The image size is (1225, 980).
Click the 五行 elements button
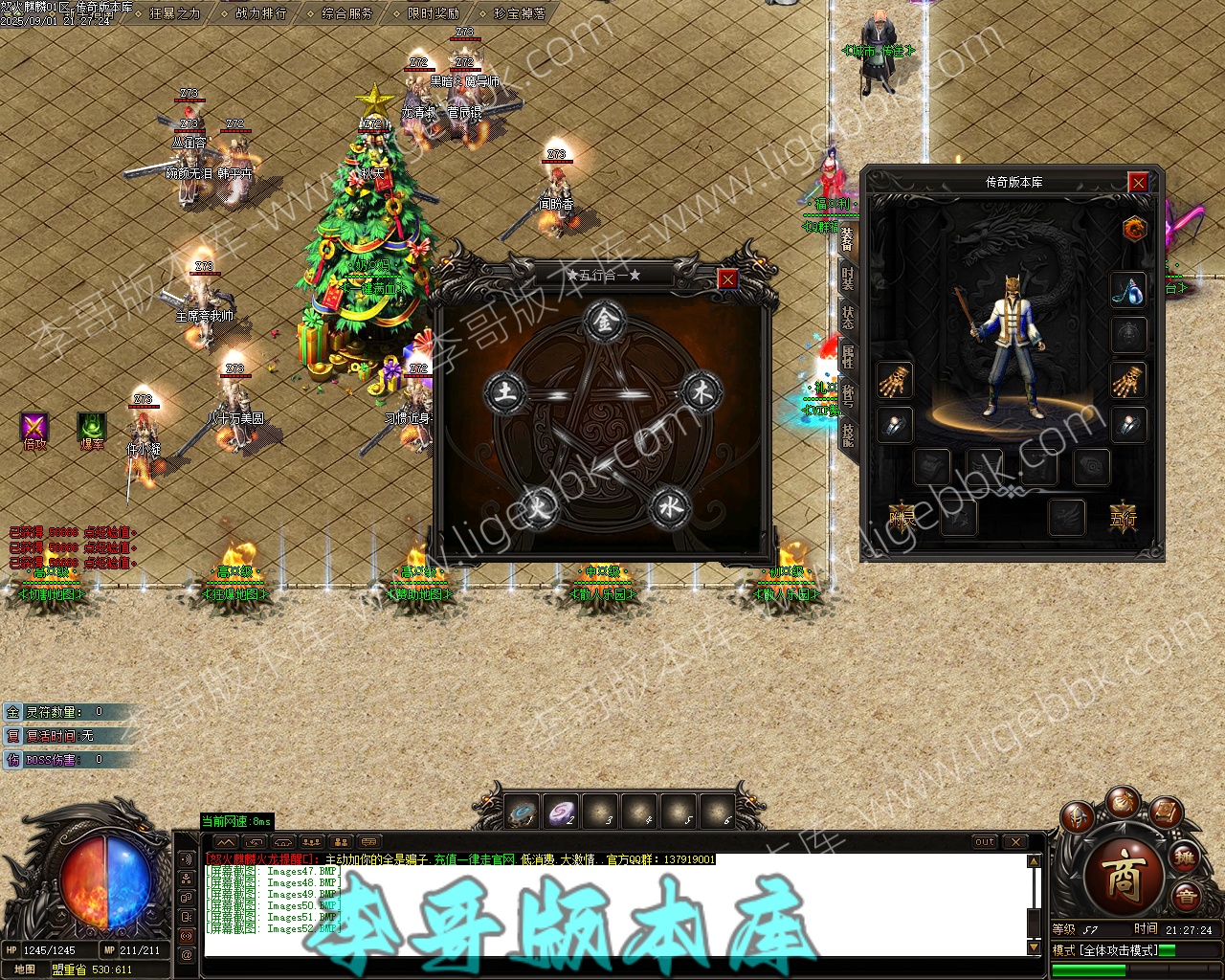1124,518
